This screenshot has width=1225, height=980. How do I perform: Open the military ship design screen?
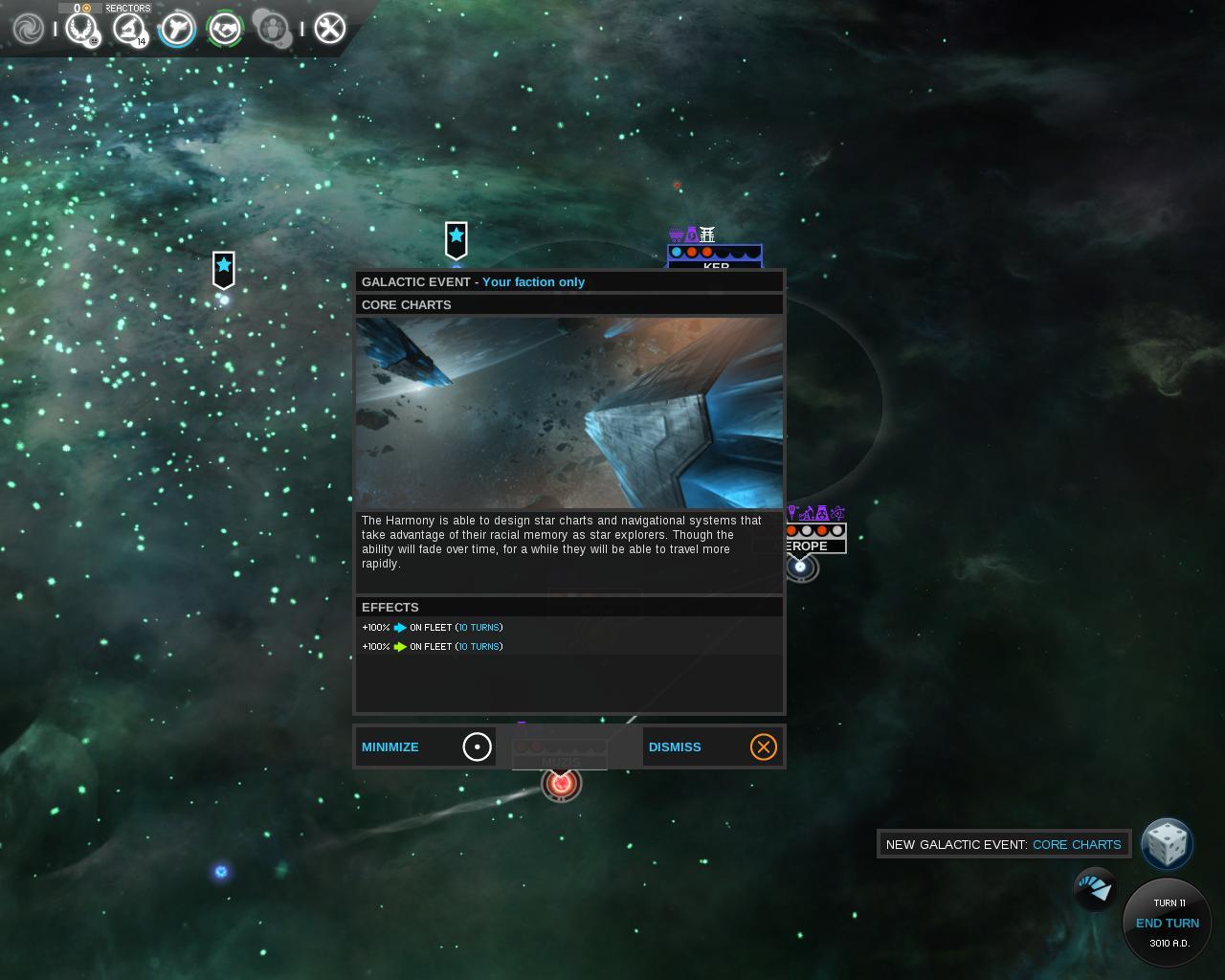(x=177, y=29)
